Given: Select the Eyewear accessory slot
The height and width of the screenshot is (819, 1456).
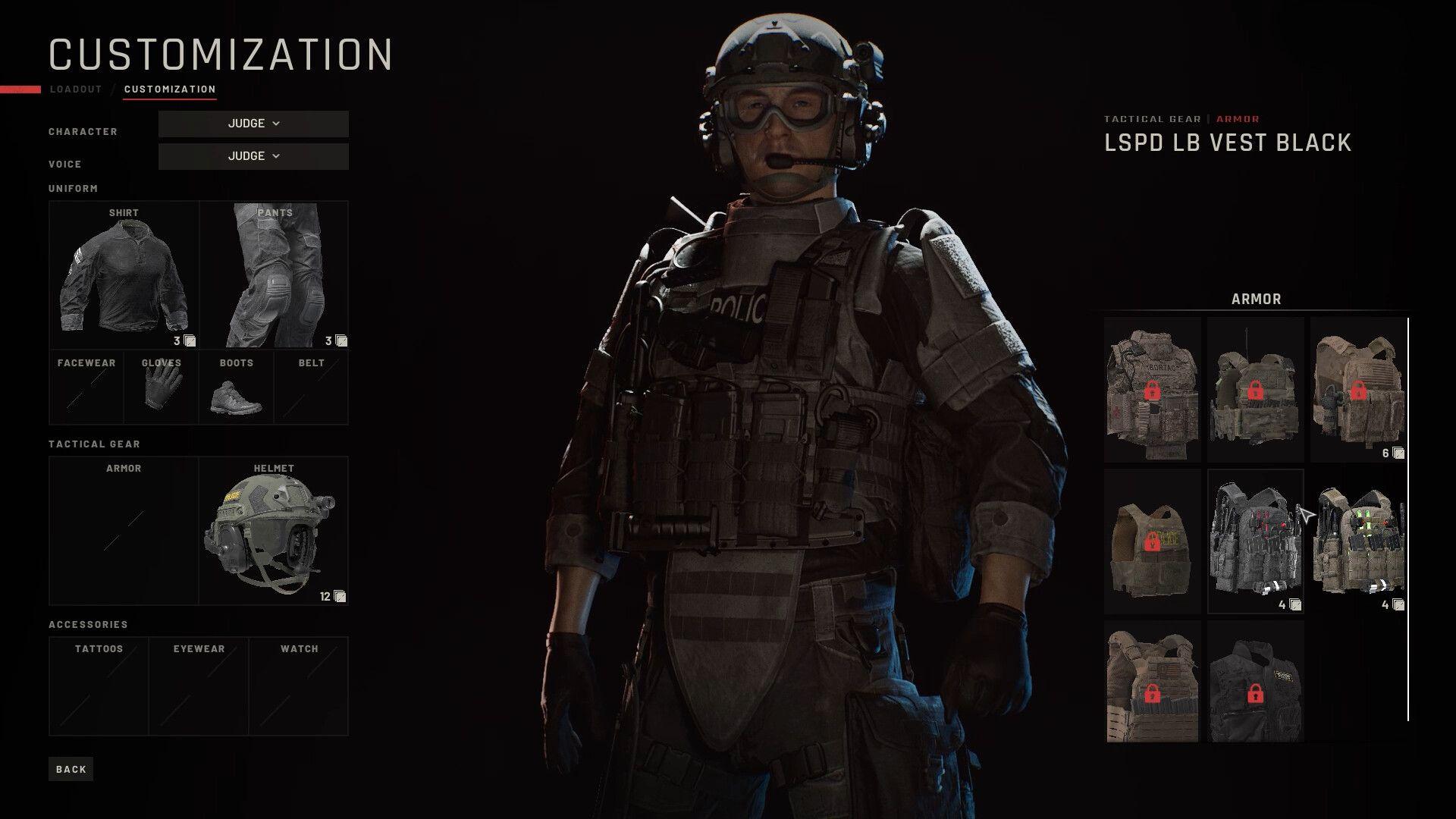Looking at the screenshot, I should (x=199, y=686).
